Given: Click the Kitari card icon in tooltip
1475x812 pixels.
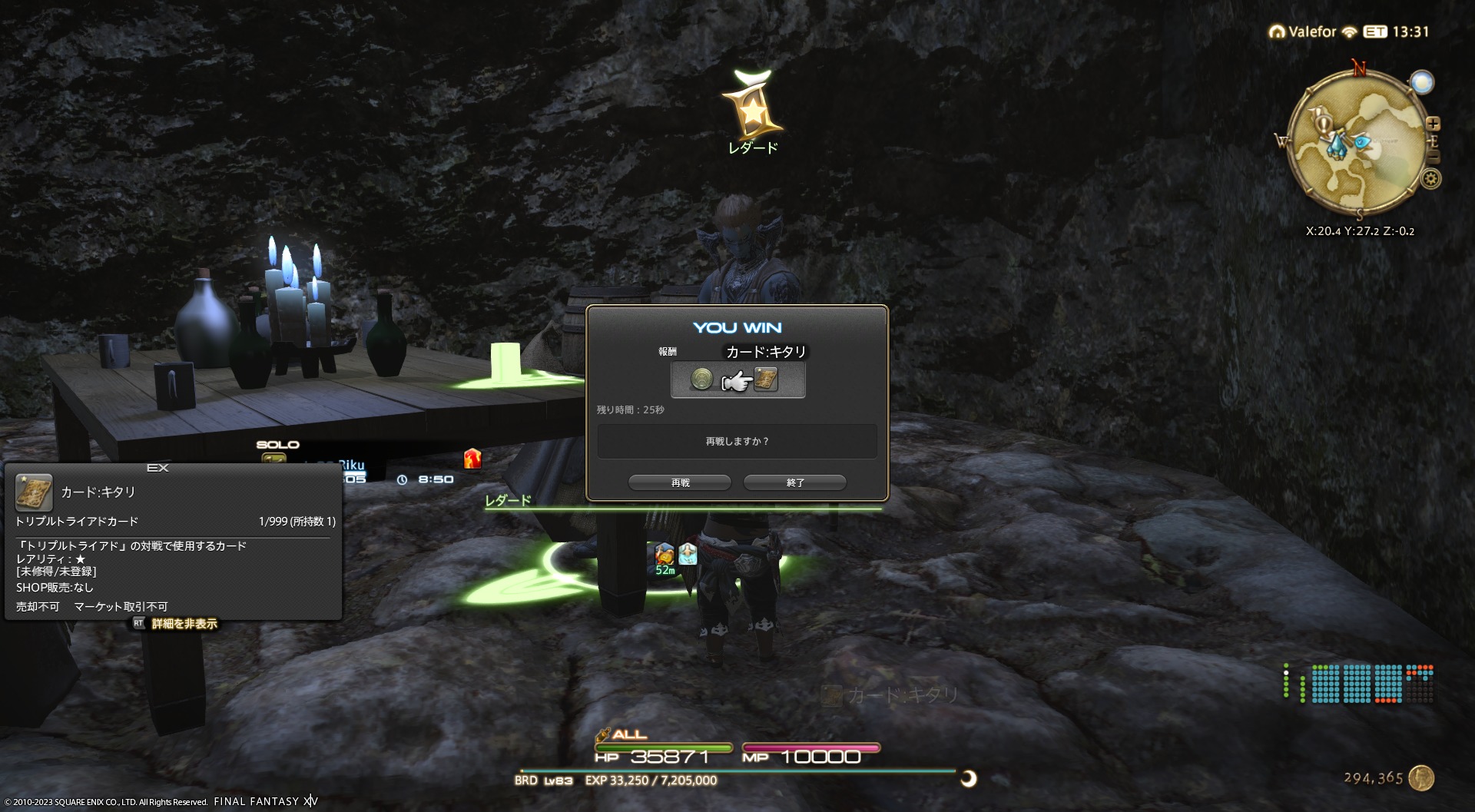Looking at the screenshot, I should 34,492.
